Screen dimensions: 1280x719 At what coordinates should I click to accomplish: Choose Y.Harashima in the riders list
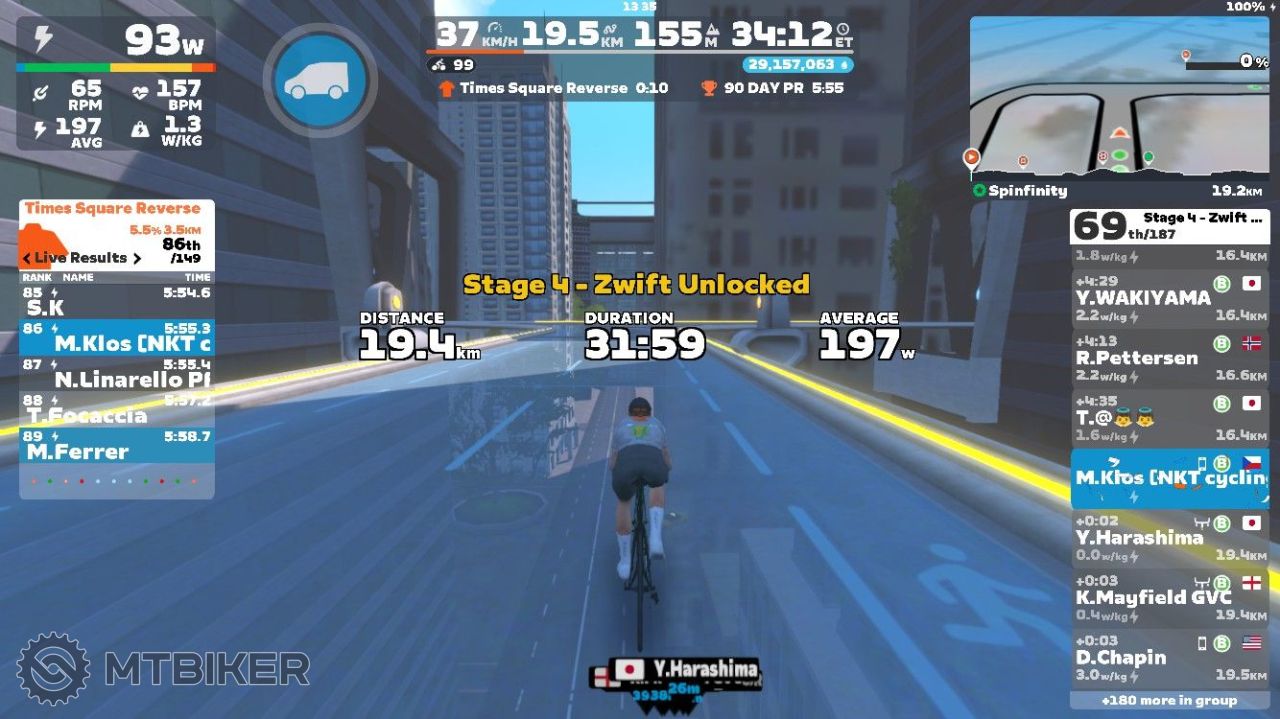[1168, 537]
